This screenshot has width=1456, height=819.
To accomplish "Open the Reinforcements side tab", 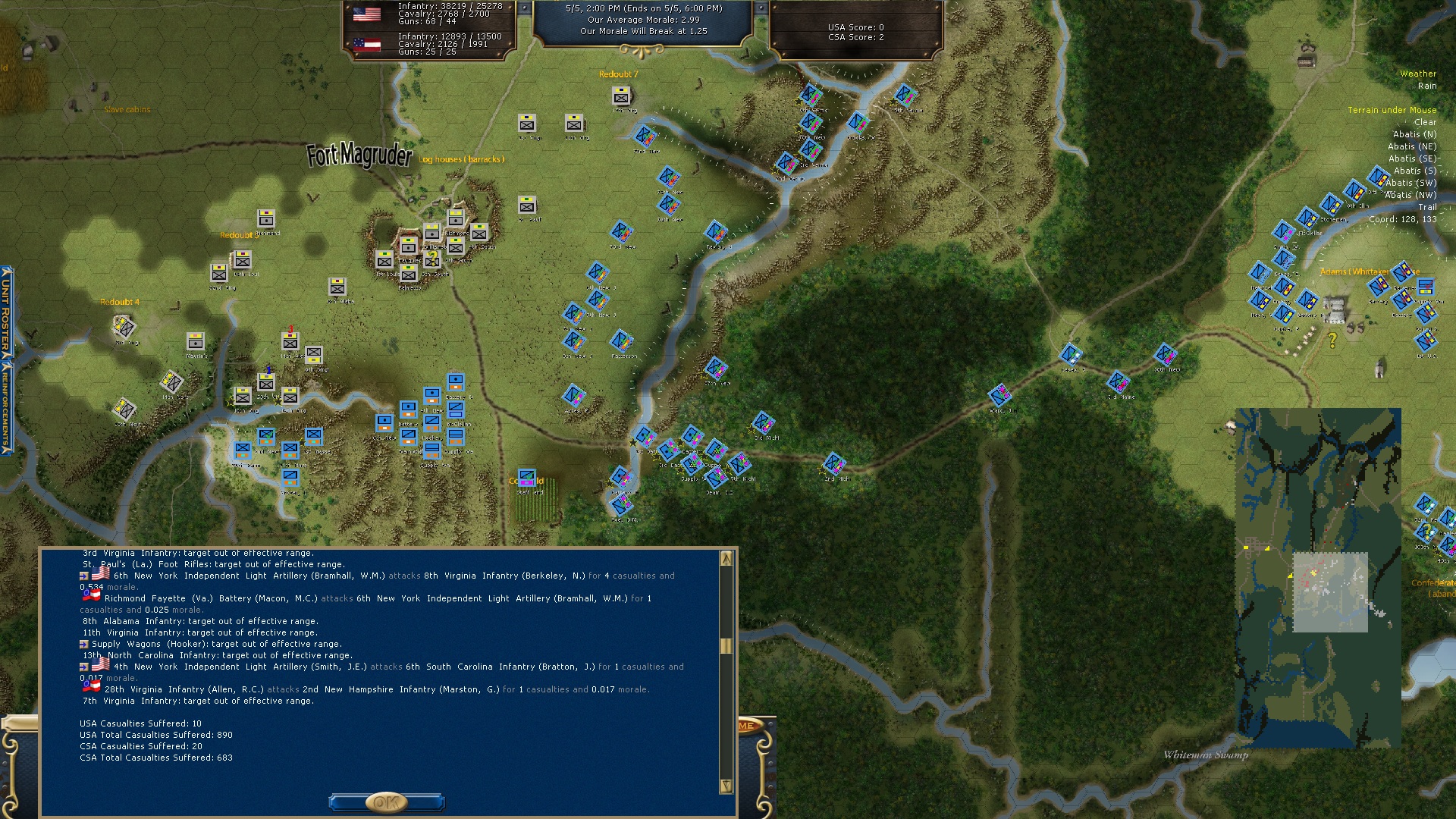I will pos(6,407).
